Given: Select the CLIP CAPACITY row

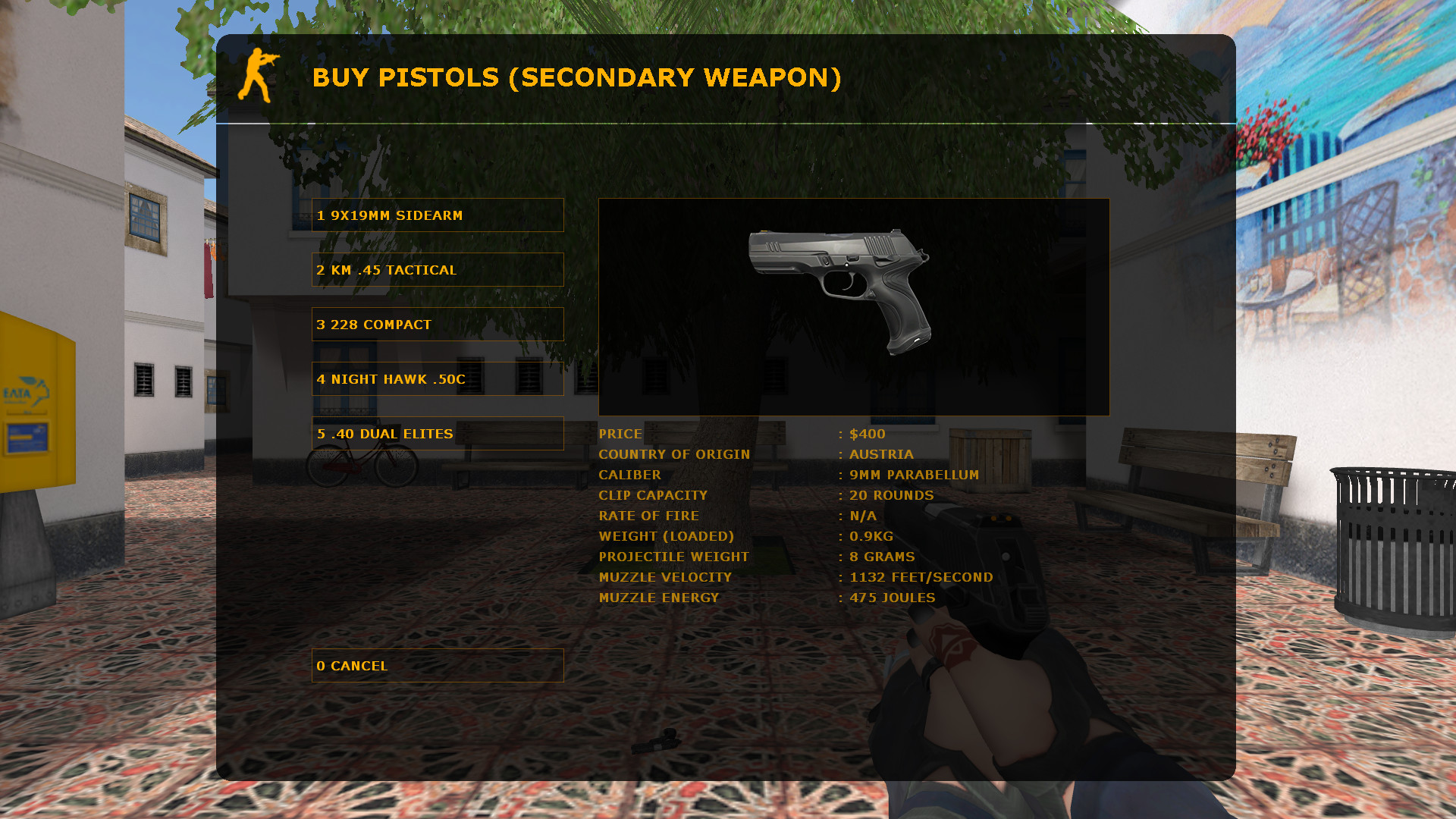Looking at the screenshot, I should pyautogui.click(x=653, y=495).
